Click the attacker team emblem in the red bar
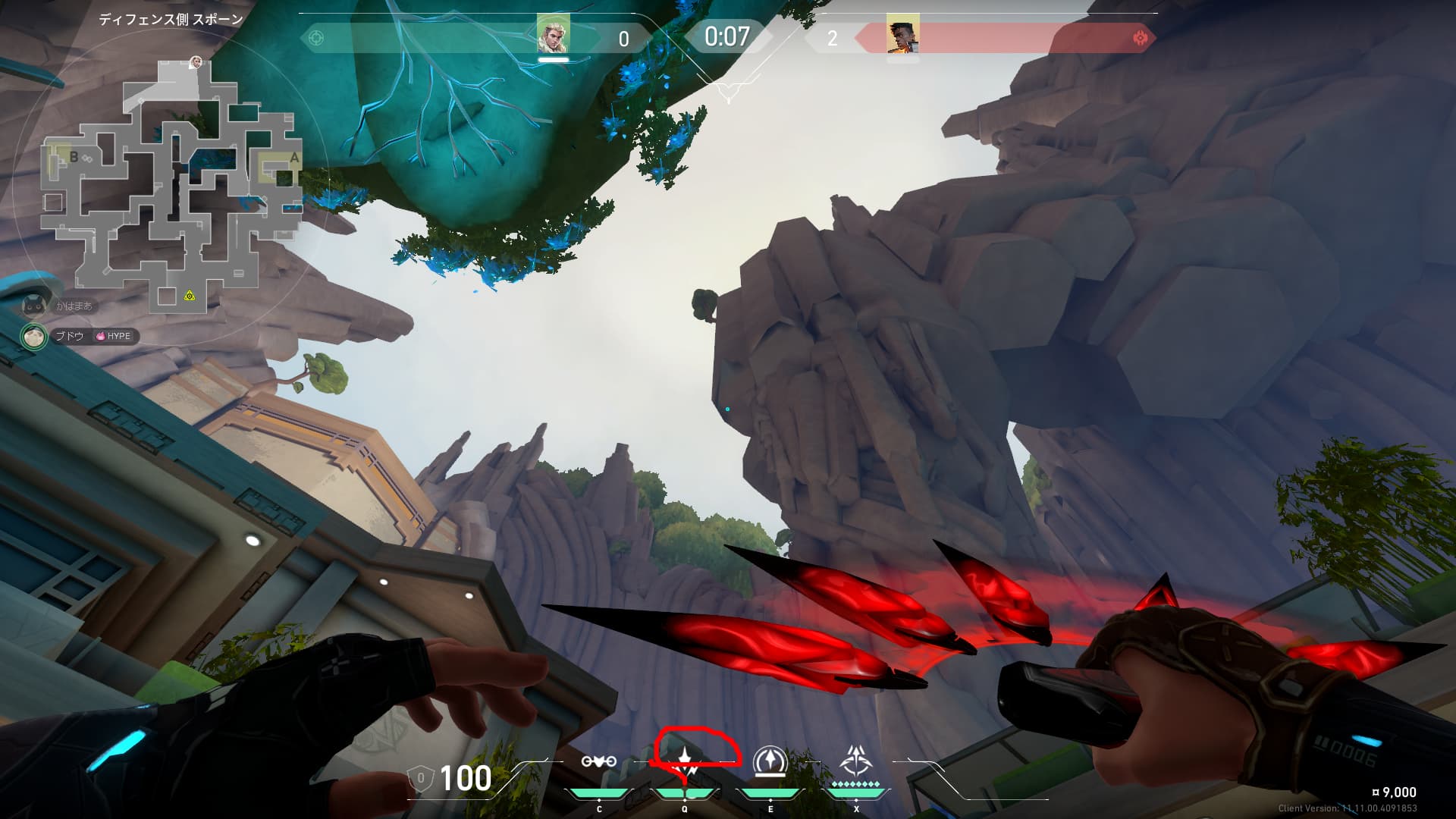This screenshot has height=819, width=1456. click(x=1139, y=38)
